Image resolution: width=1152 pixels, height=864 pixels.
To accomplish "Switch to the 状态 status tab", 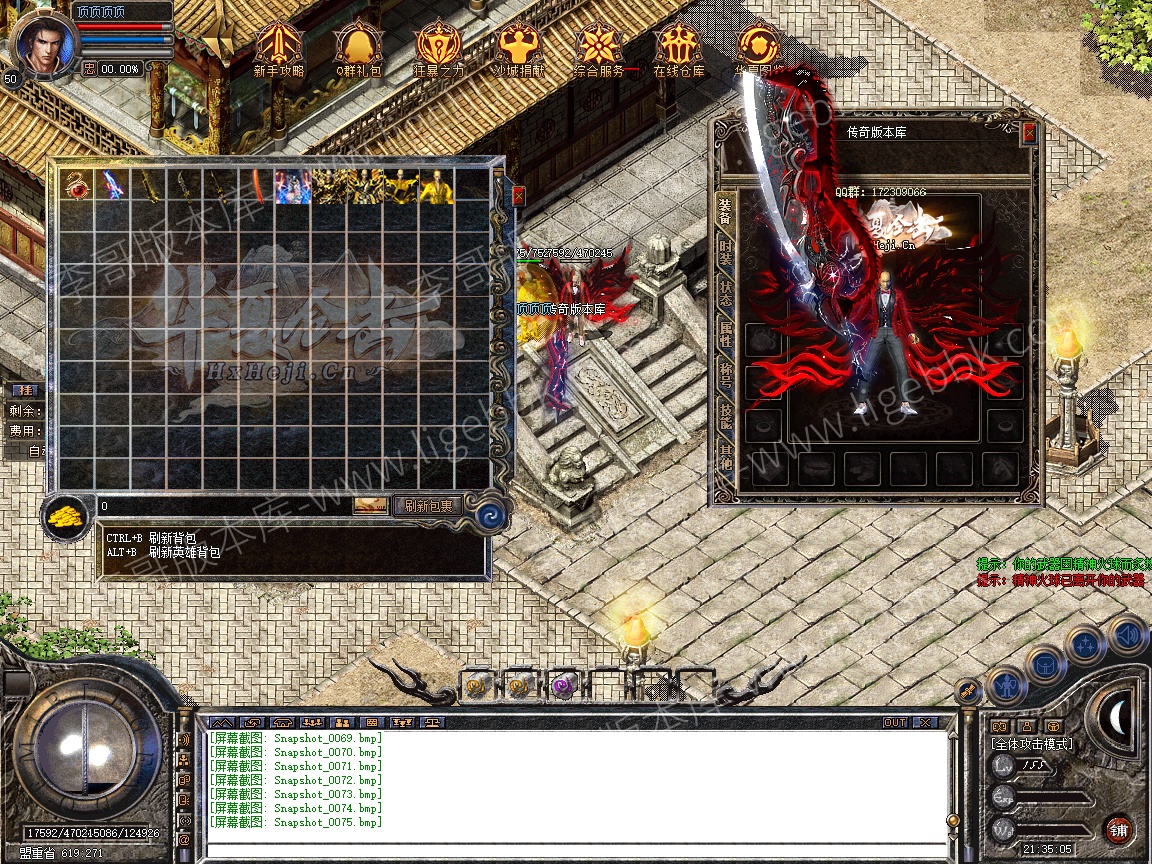I will tap(725, 292).
